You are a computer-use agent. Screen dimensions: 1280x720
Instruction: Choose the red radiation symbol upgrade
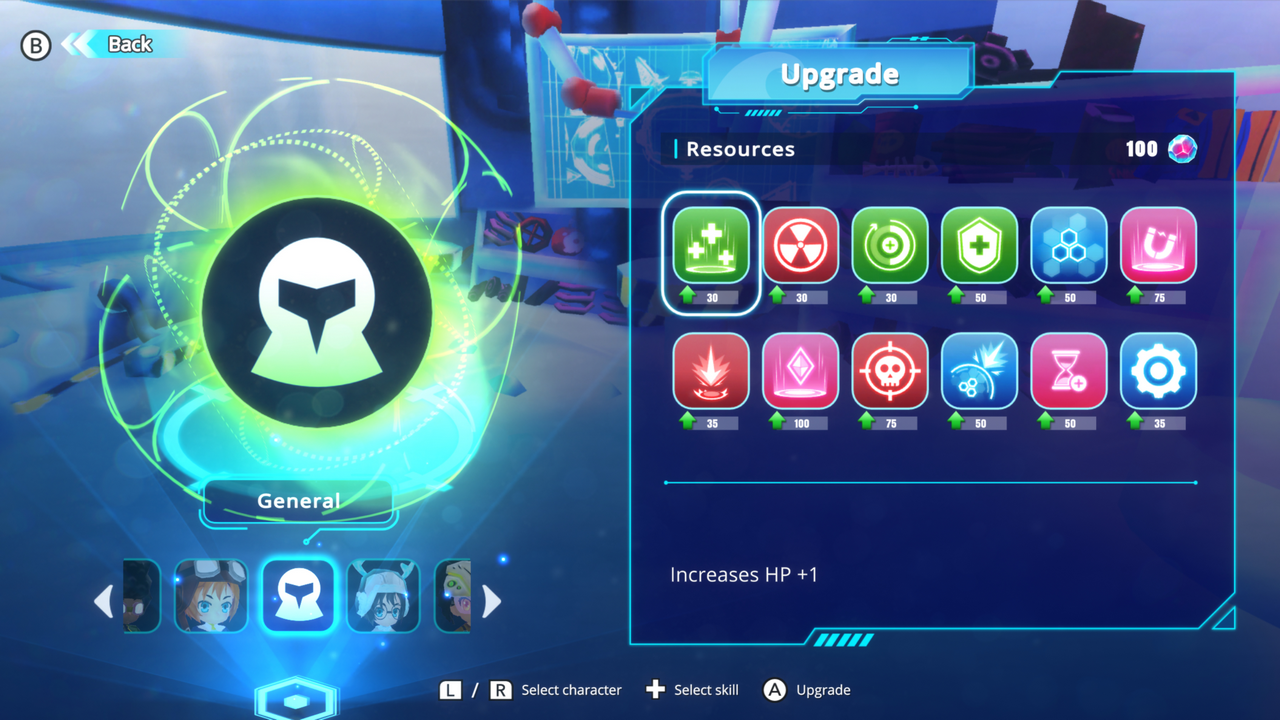coord(801,246)
